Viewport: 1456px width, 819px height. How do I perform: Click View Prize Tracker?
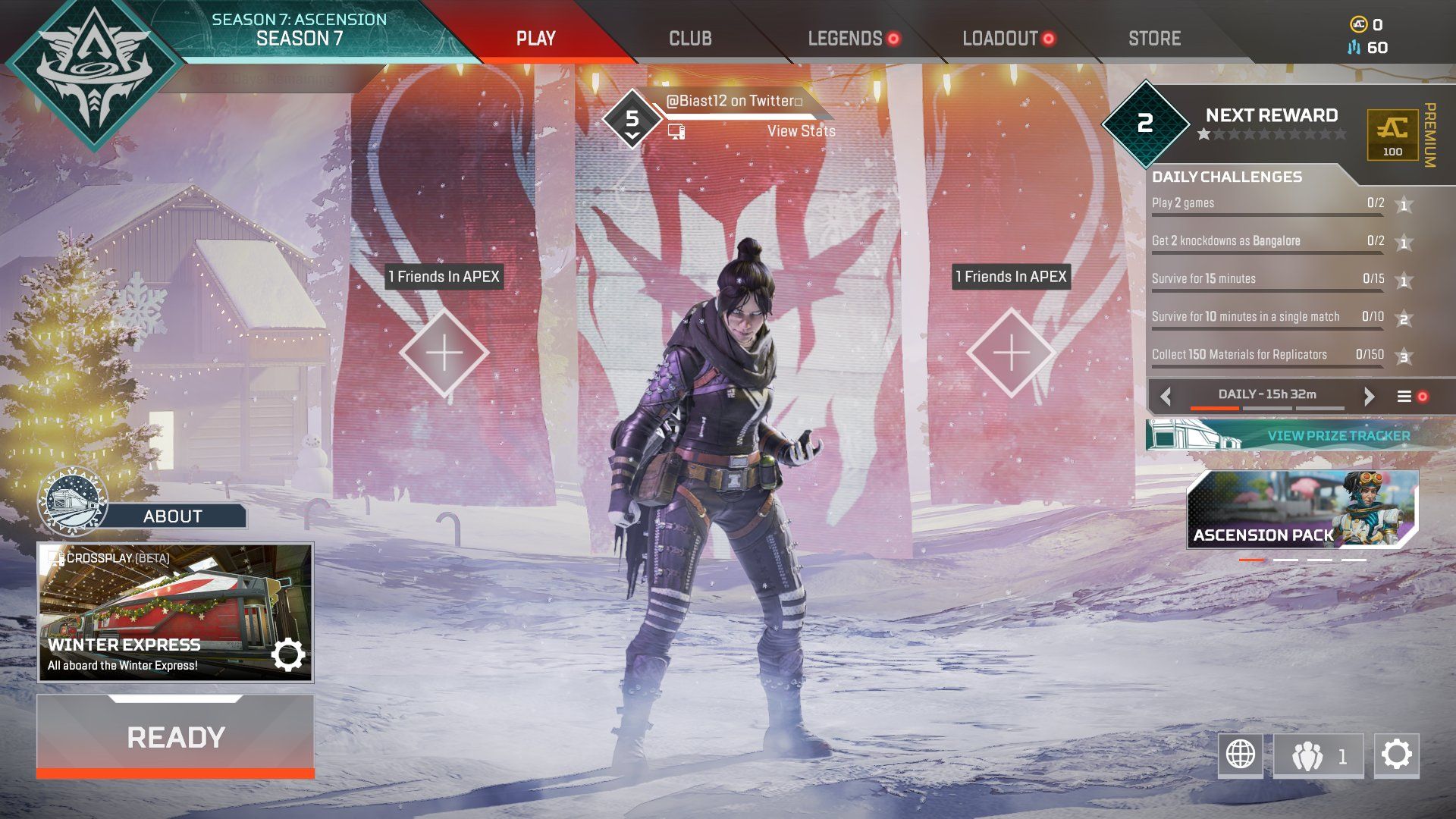[x=1338, y=436]
